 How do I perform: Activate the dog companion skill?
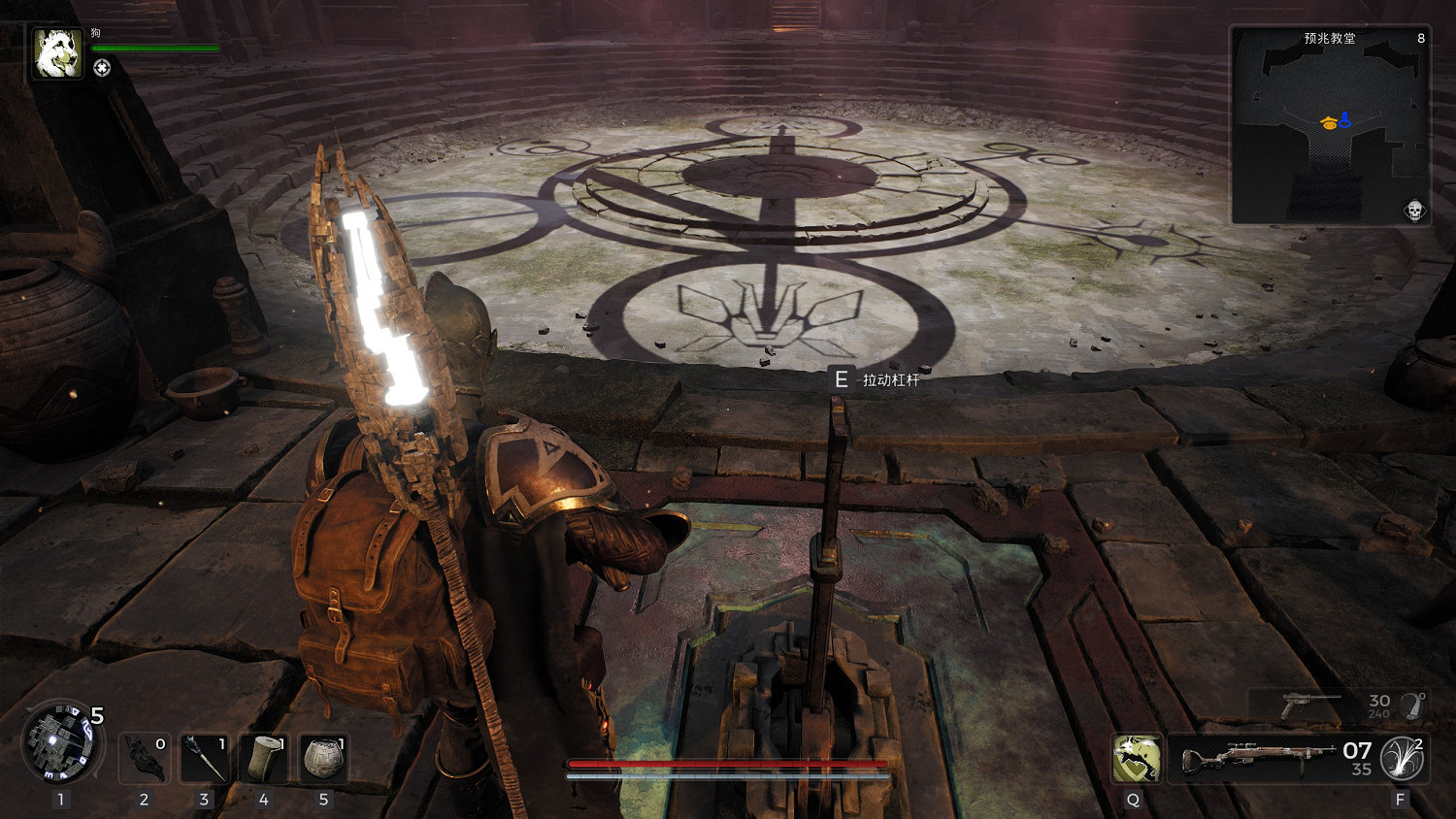[1137, 759]
